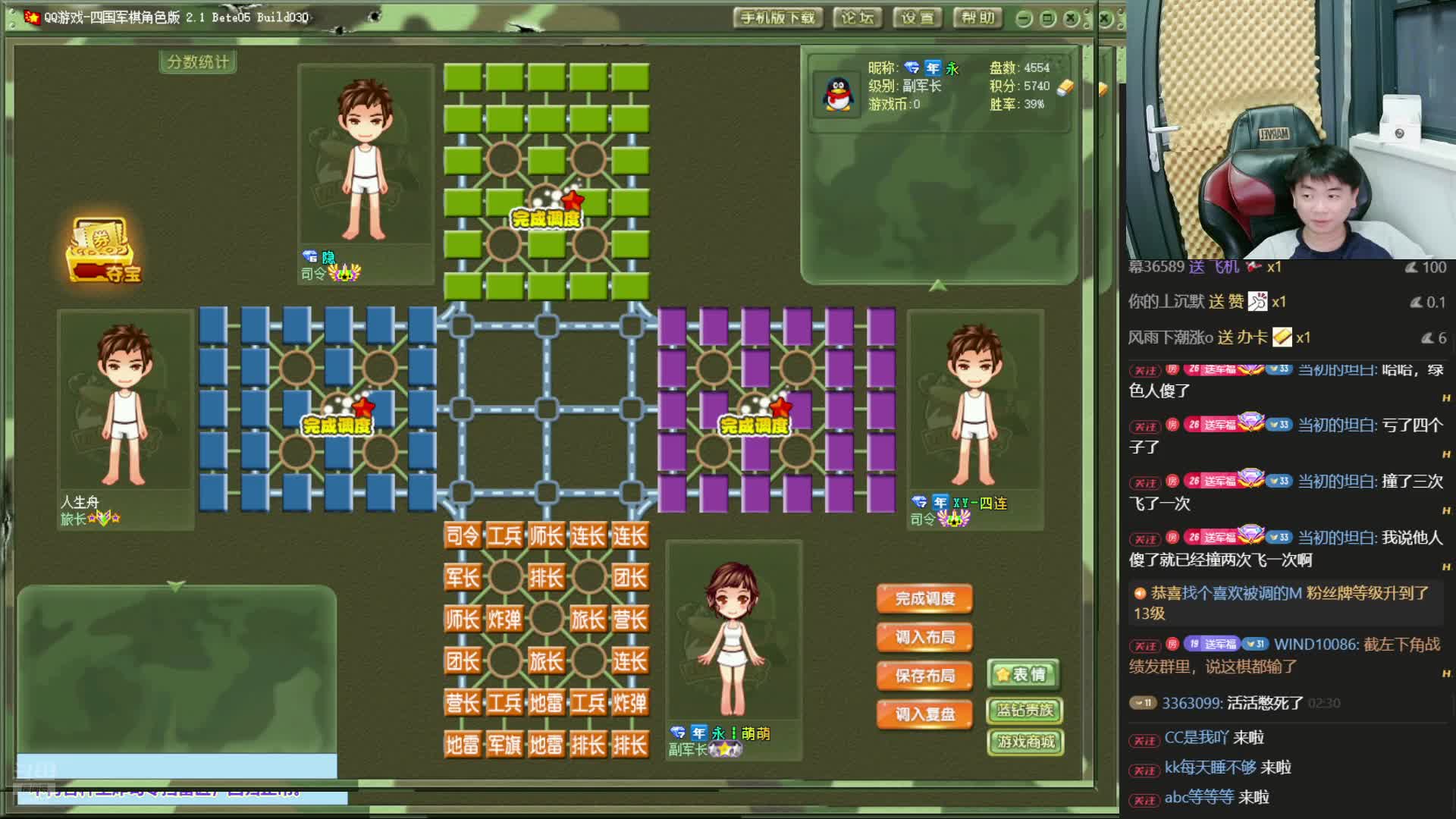Load a saved layout with 调入布局

[x=924, y=638]
